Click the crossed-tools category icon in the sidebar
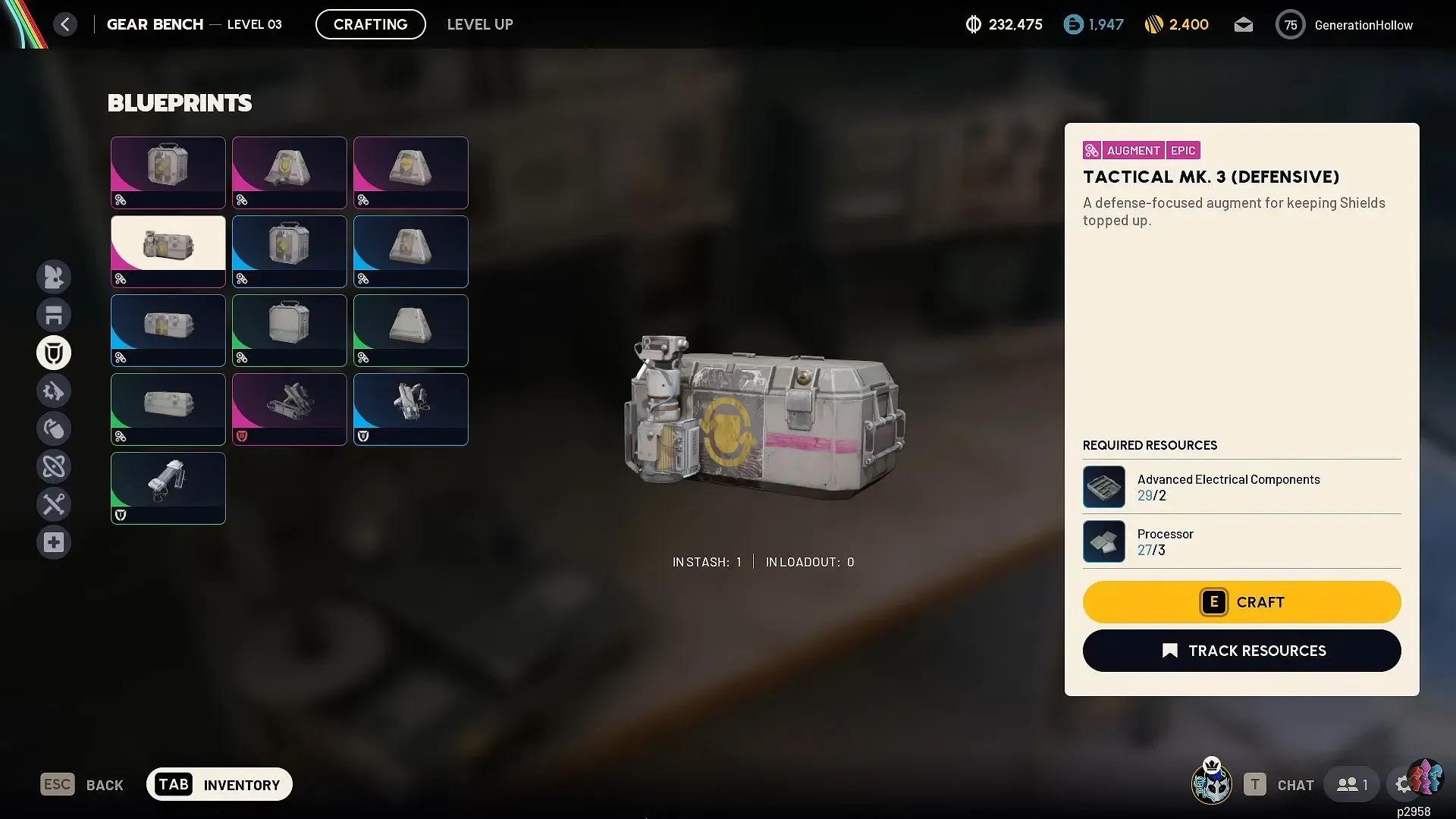The height and width of the screenshot is (819, 1456). (x=54, y=504)
